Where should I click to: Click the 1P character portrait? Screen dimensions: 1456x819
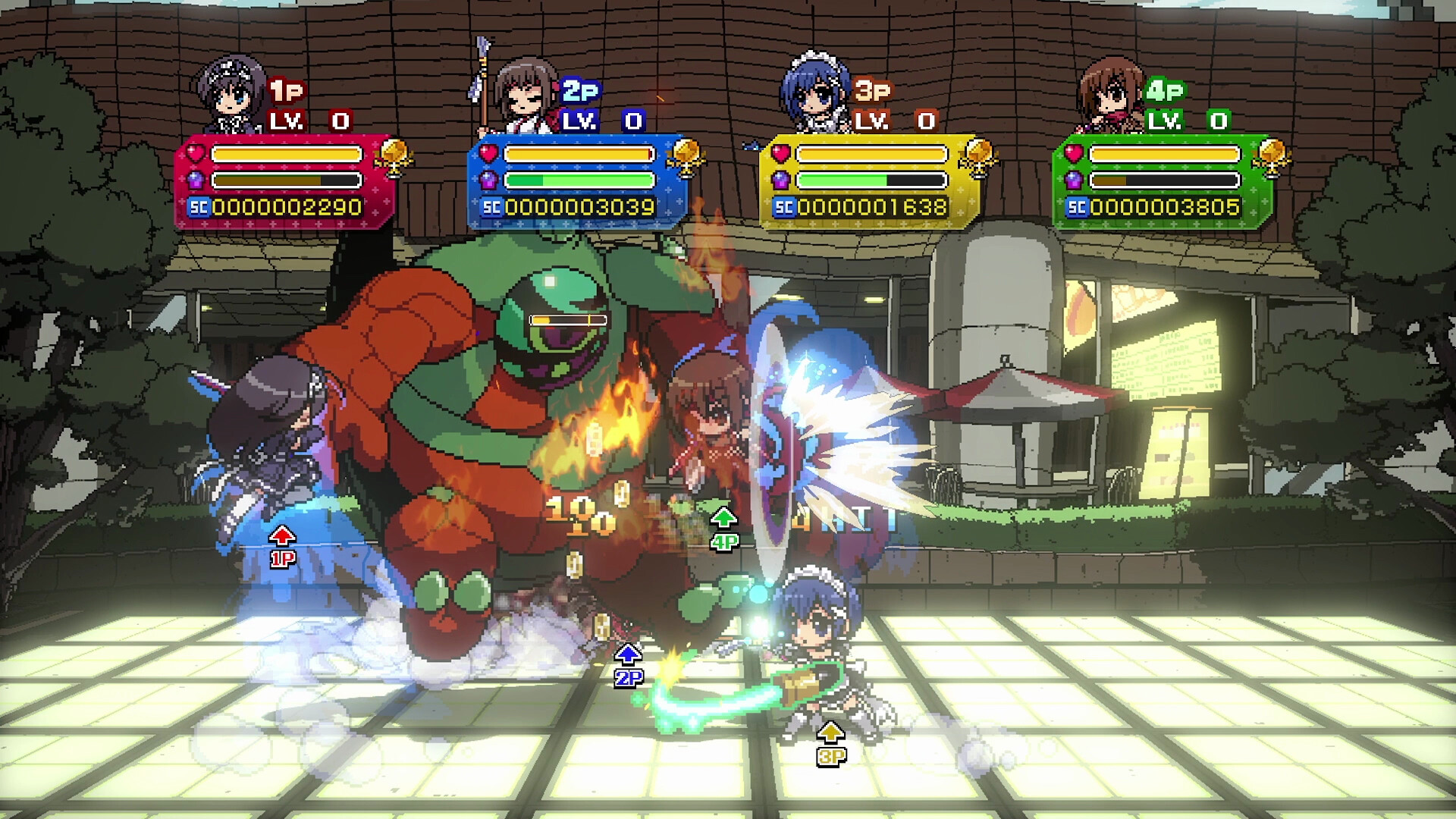pyautogui.click(x=231, y=87)
